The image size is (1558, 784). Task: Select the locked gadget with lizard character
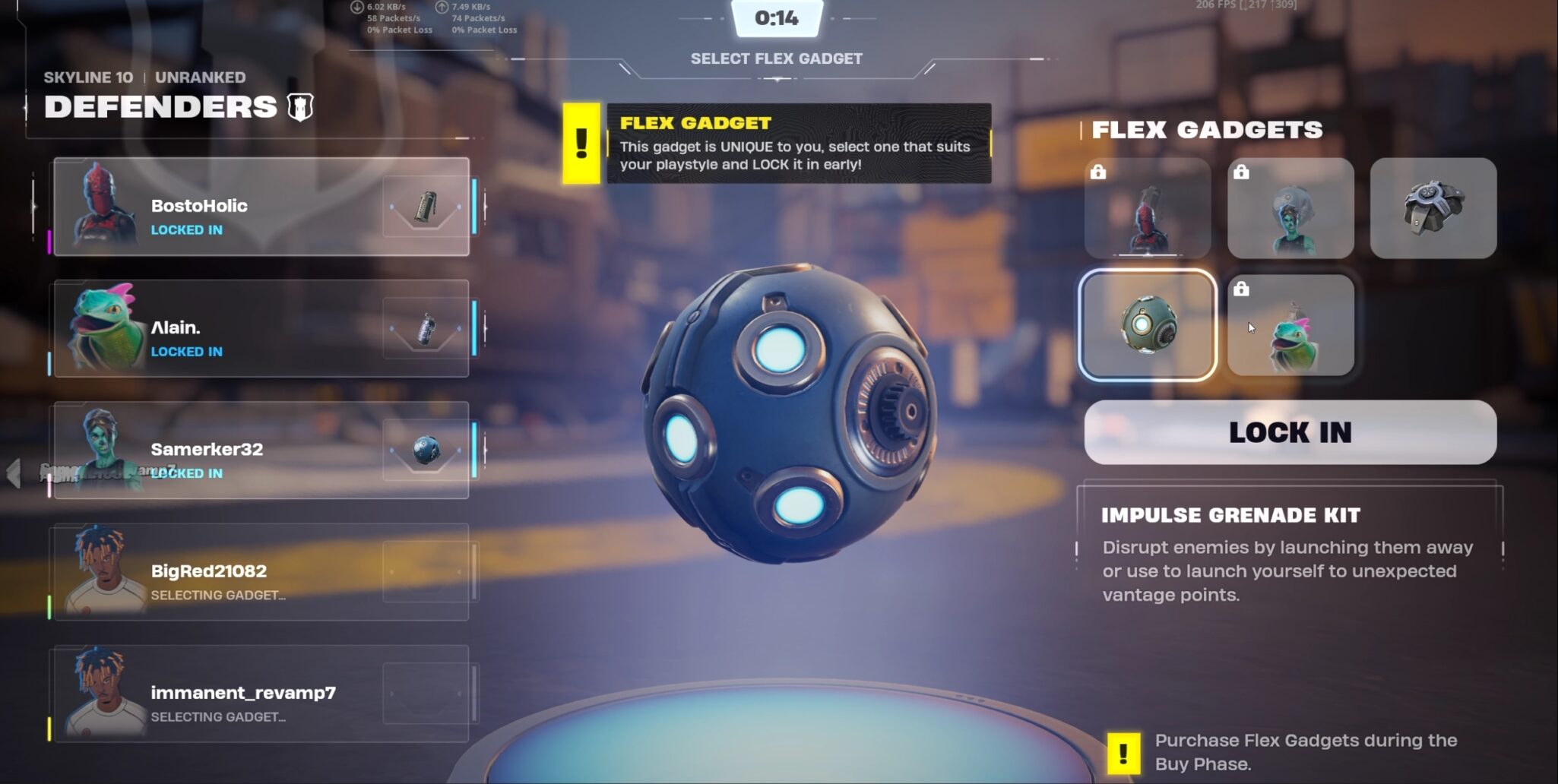(1290, 325)
